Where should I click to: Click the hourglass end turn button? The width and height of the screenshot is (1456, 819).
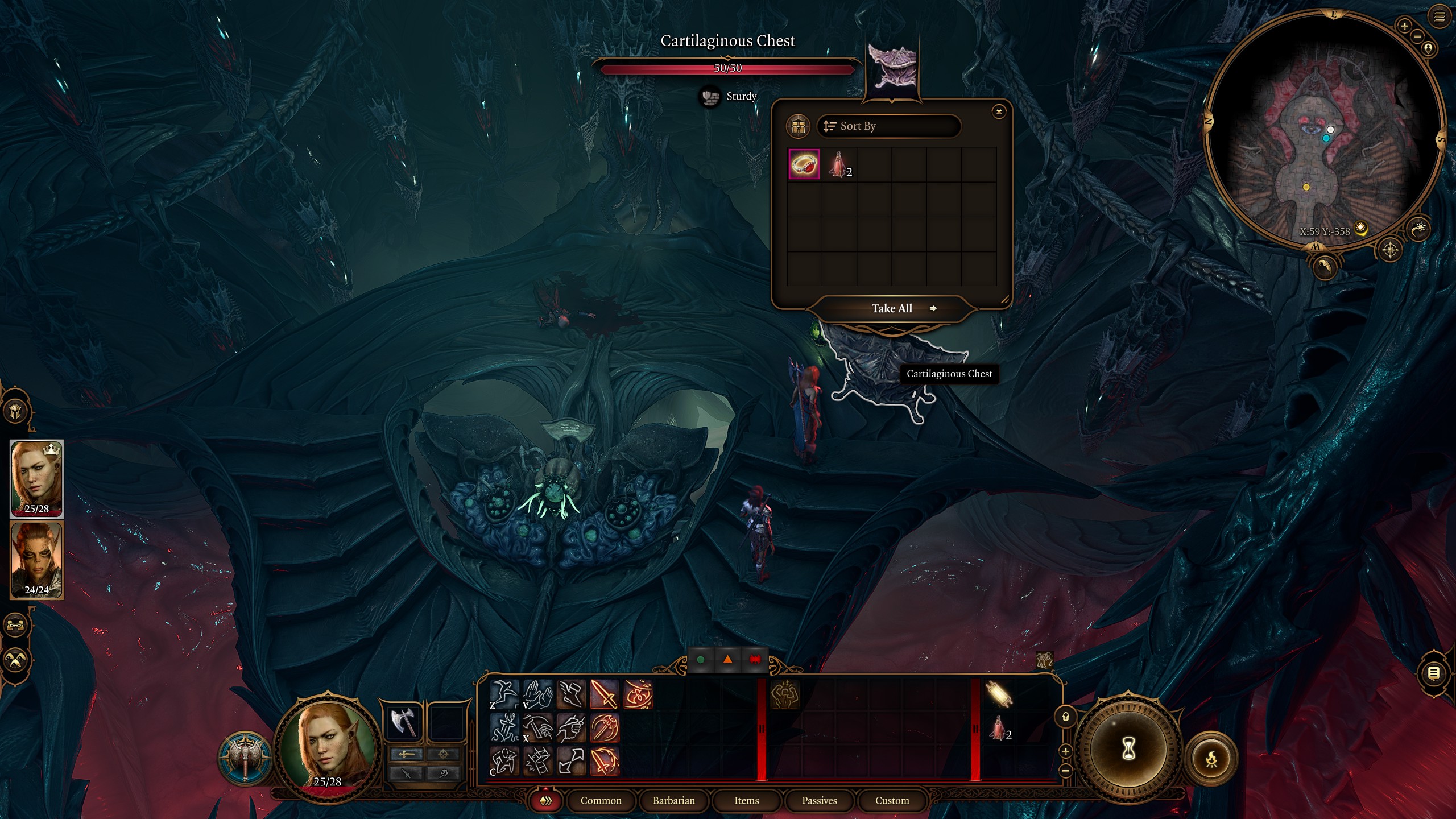[1128, 750]
